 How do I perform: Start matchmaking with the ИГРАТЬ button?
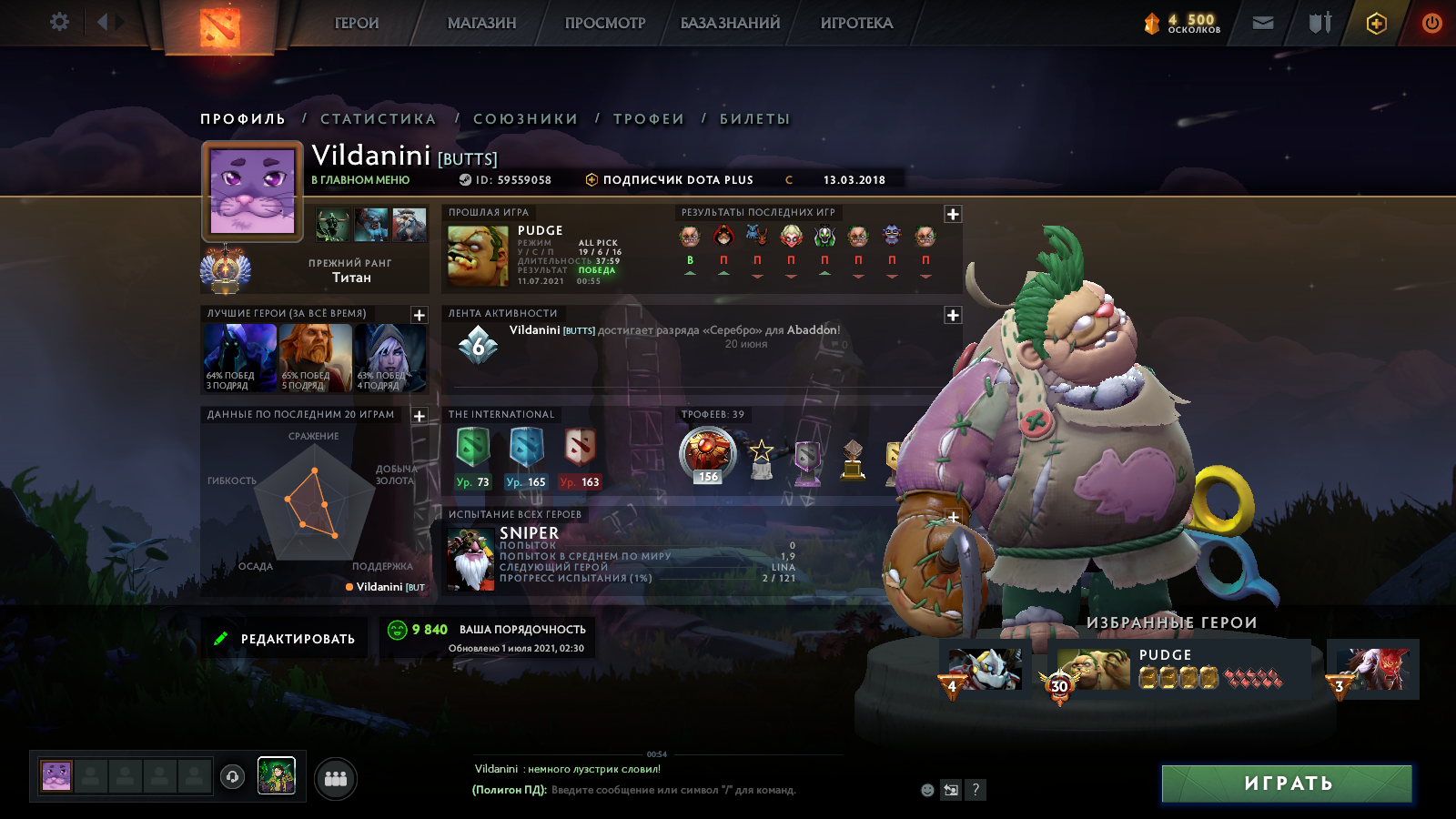click(1287, 784)
